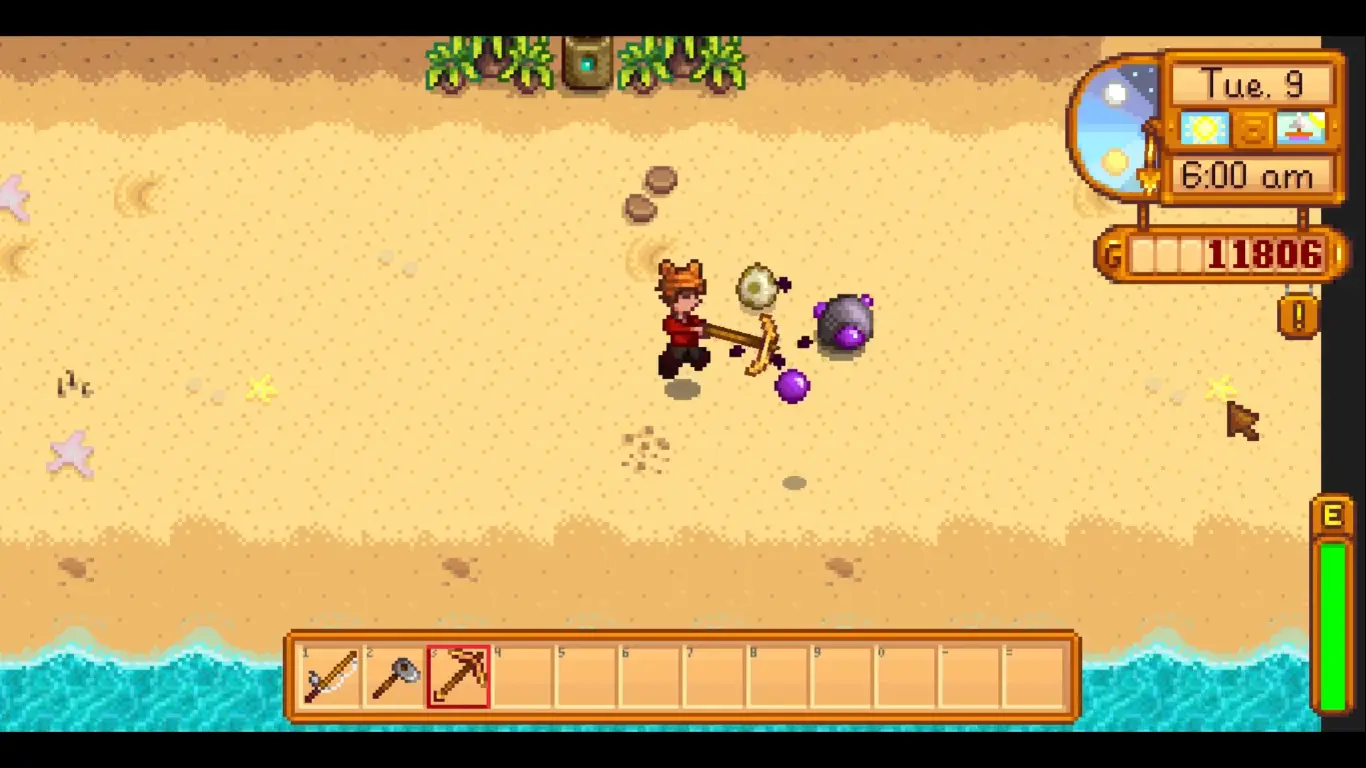Choose the golden pickaxe slot
Viewport: 1366px width, 768px height.
click(458, 677)
